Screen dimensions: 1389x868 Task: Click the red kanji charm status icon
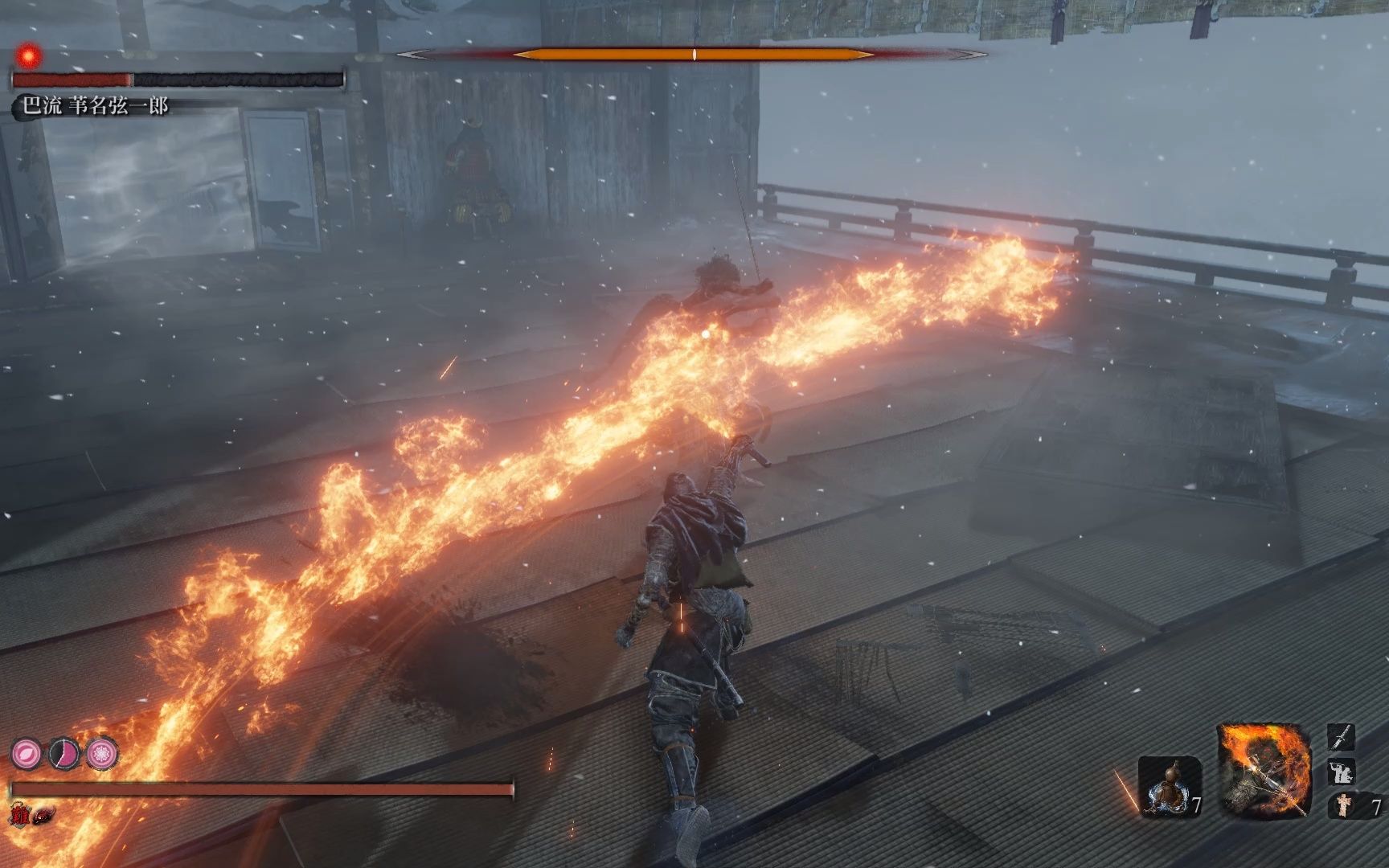[20, 813]
